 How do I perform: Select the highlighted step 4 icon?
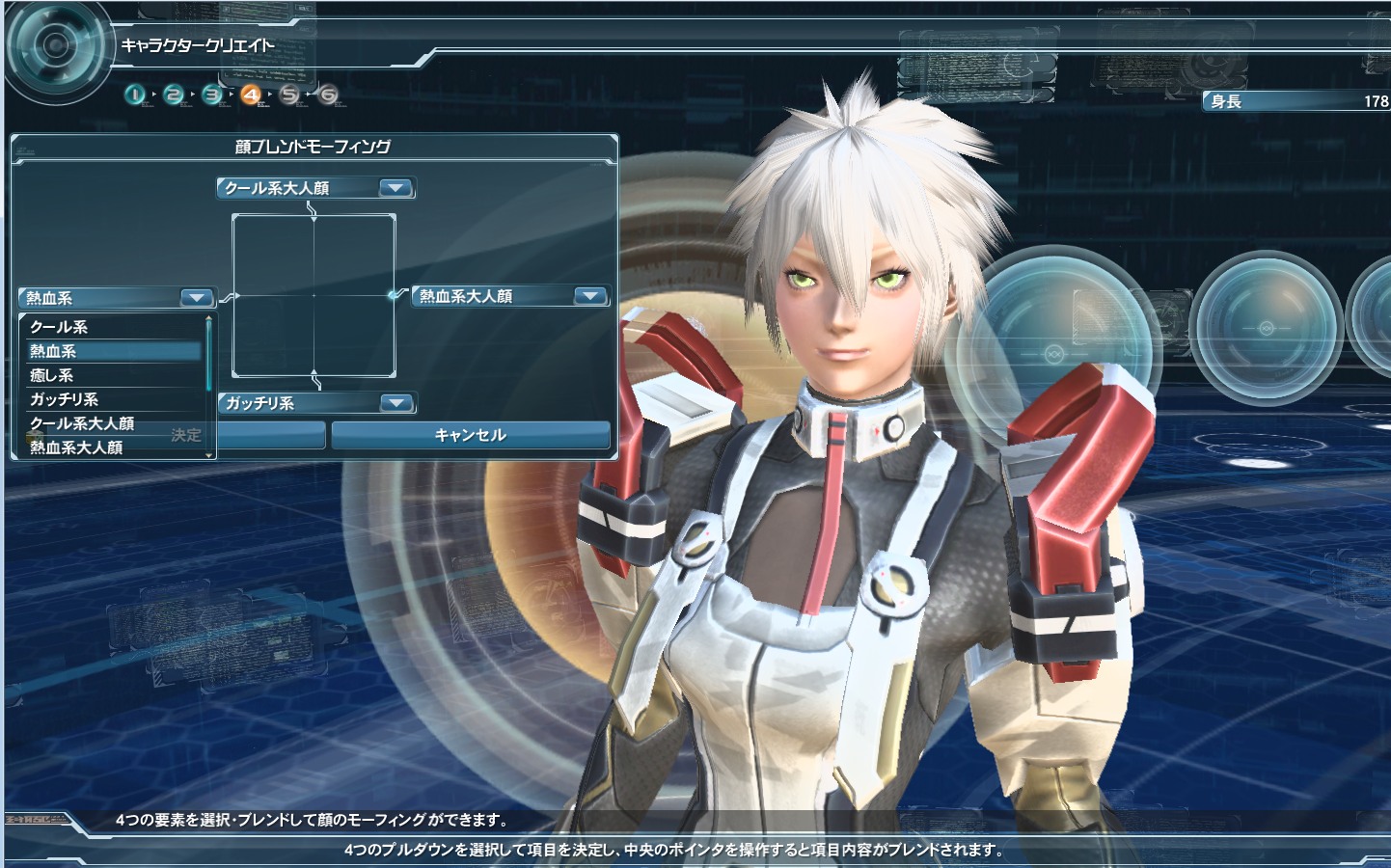click(251, 95)
